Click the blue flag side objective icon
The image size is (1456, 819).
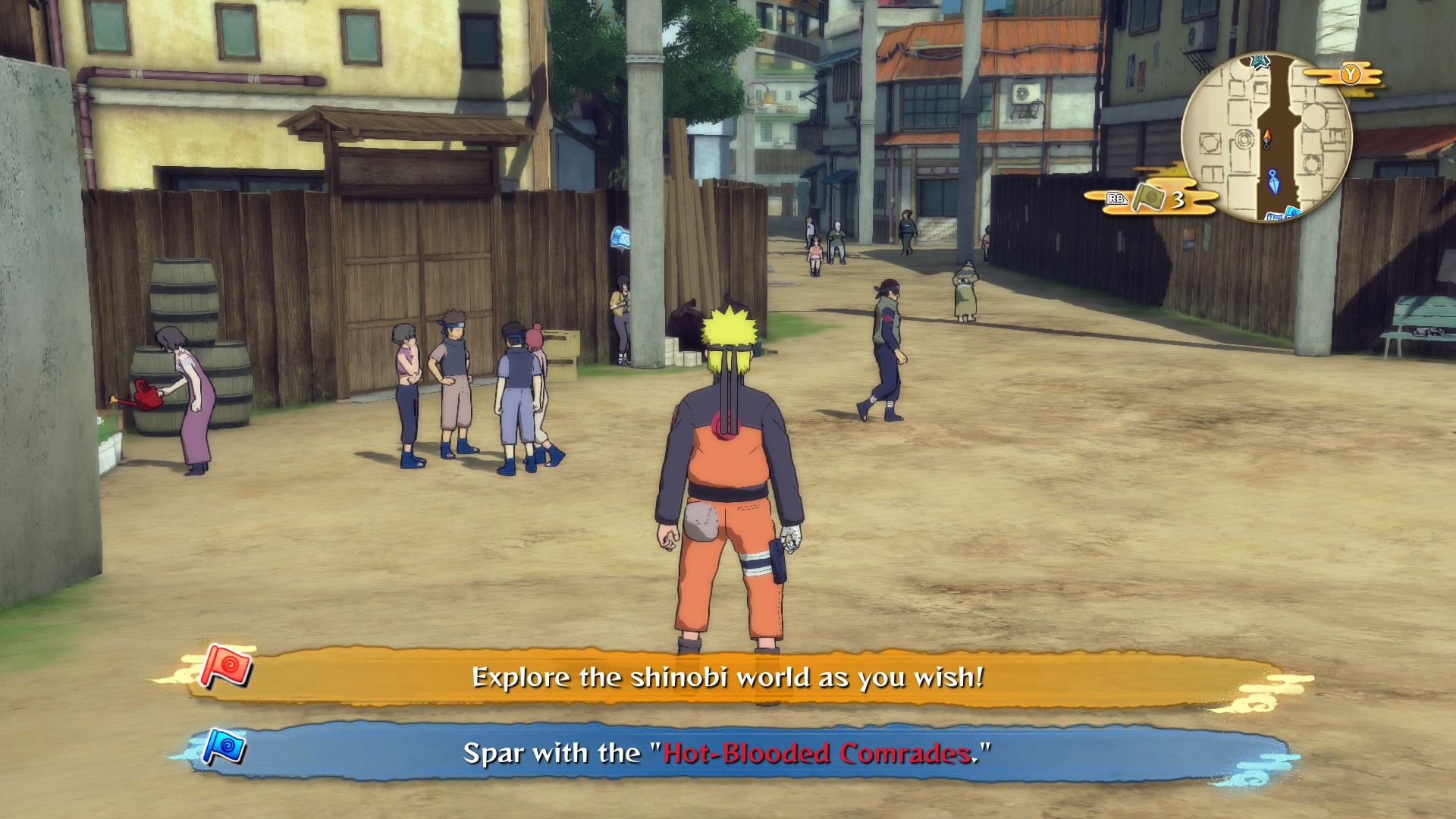click(225, 747)
